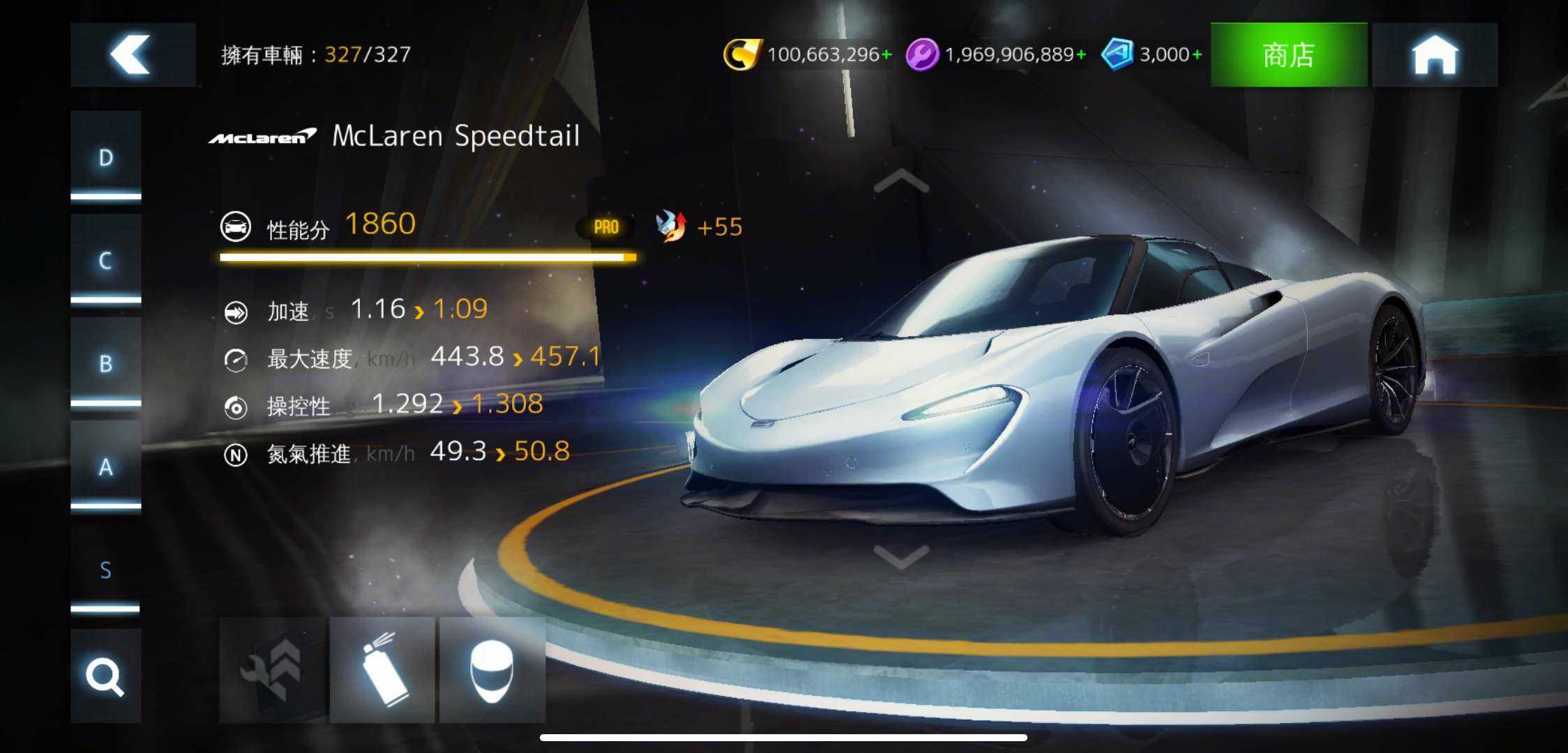Switch to the D class tab

pos(105,156)
